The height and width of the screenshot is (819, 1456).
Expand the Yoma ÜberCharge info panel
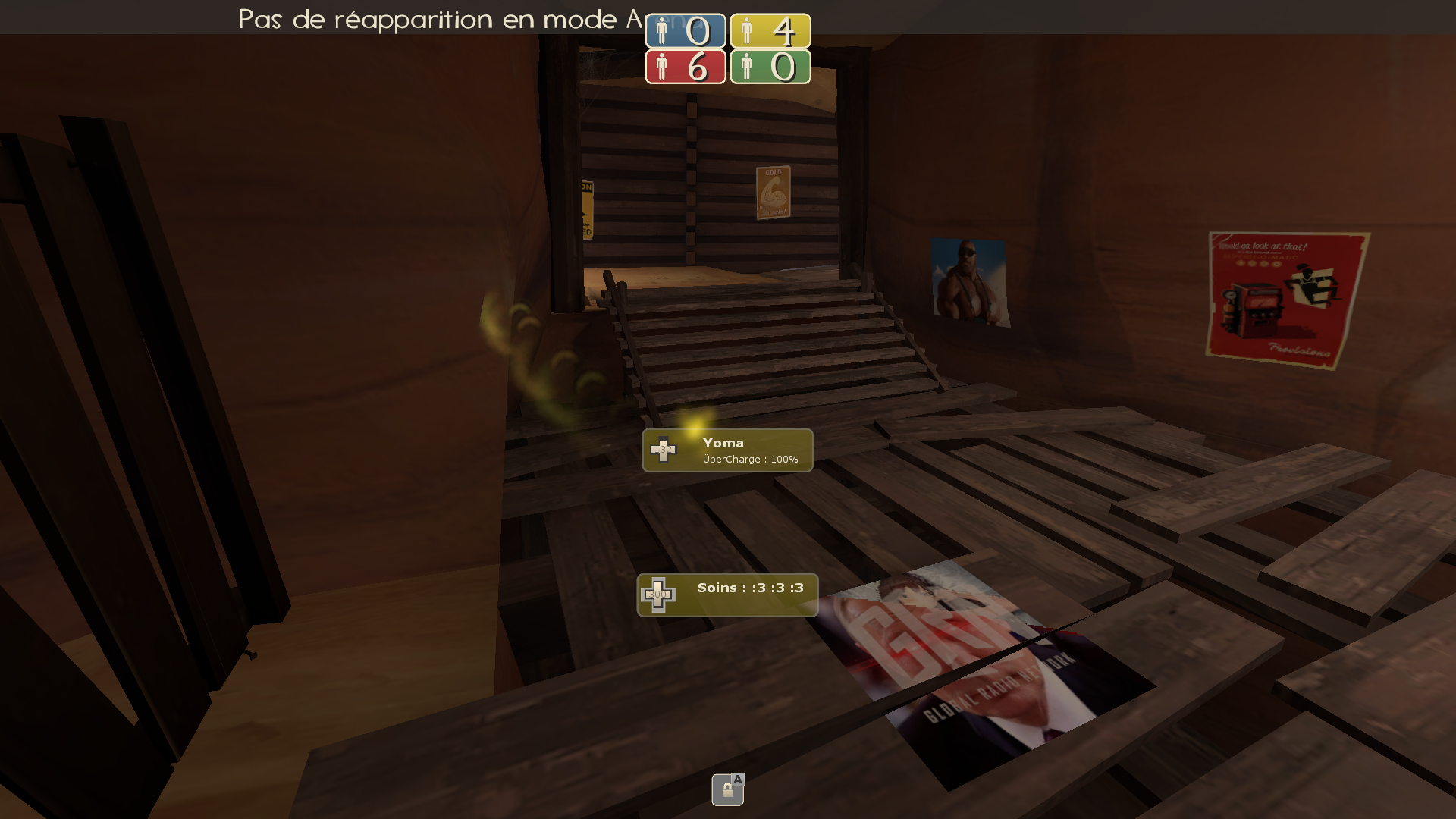[x=727, y=450]
